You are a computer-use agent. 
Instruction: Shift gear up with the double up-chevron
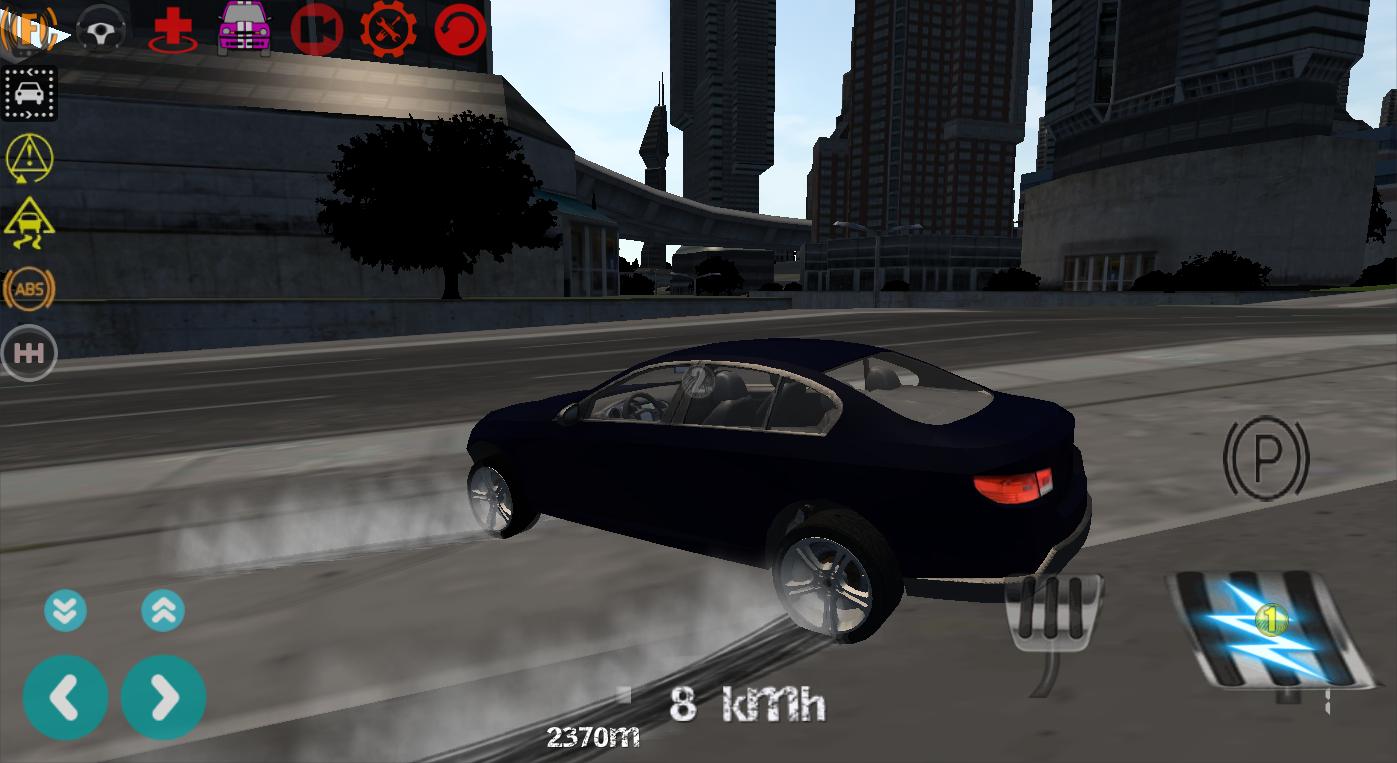163,610
